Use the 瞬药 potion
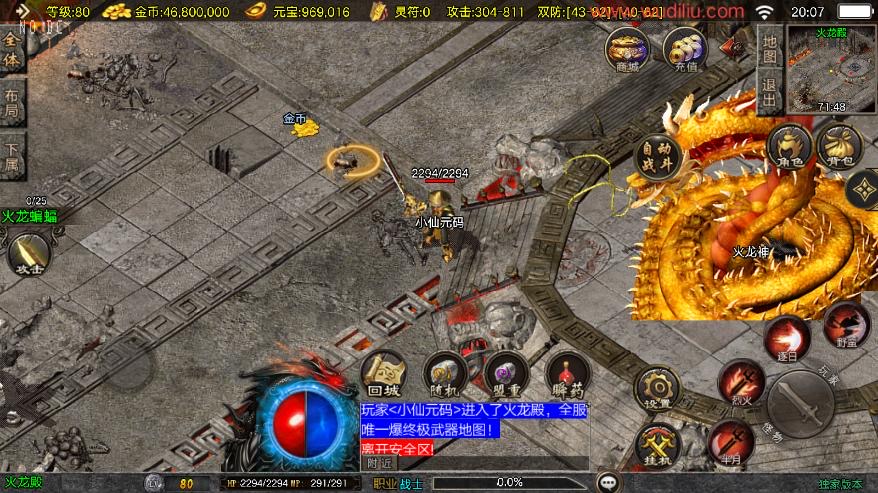The width and height of the screenshot is (878, 493). (x=567, y=374)
